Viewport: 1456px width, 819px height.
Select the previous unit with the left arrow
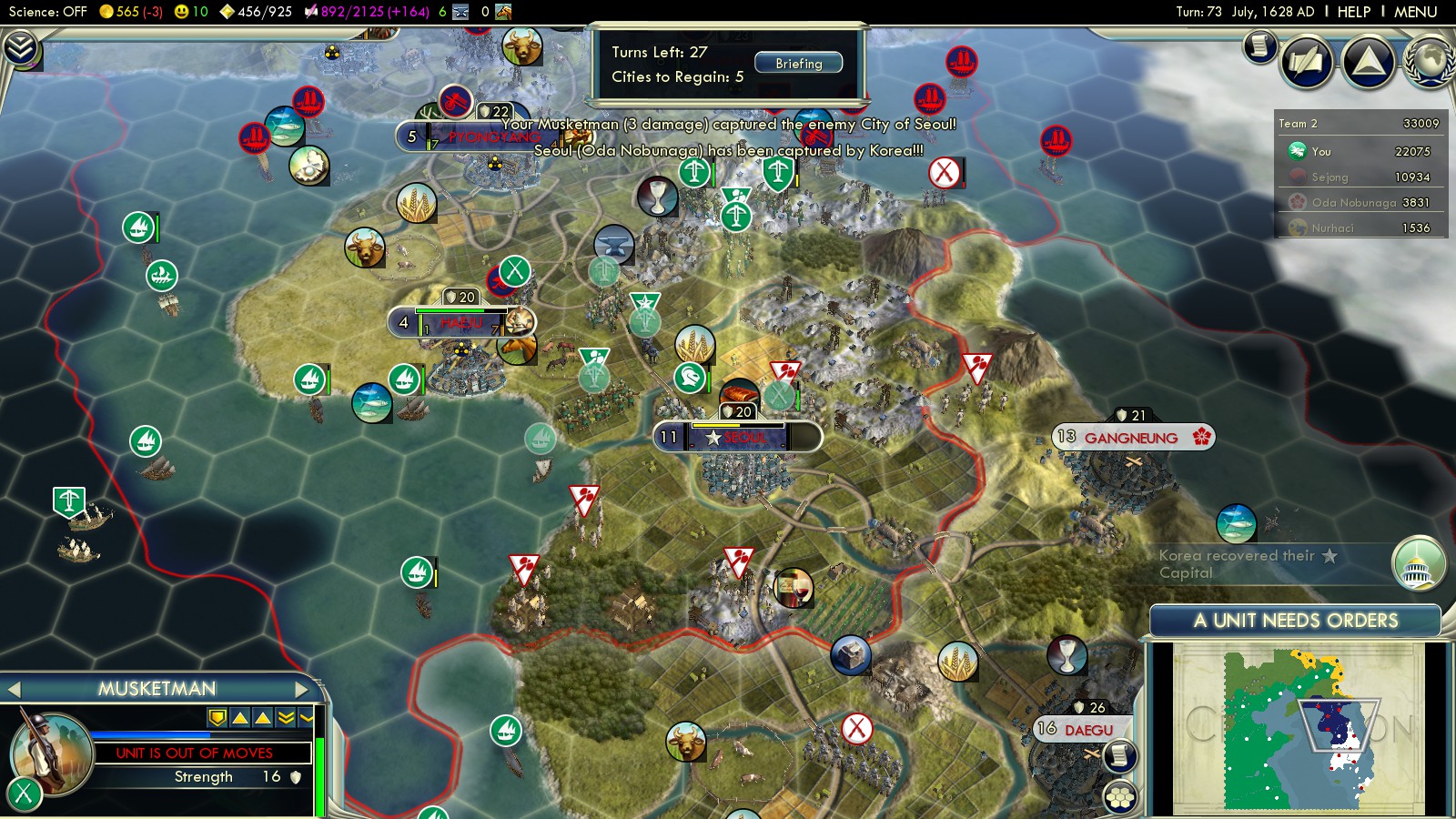15,690
